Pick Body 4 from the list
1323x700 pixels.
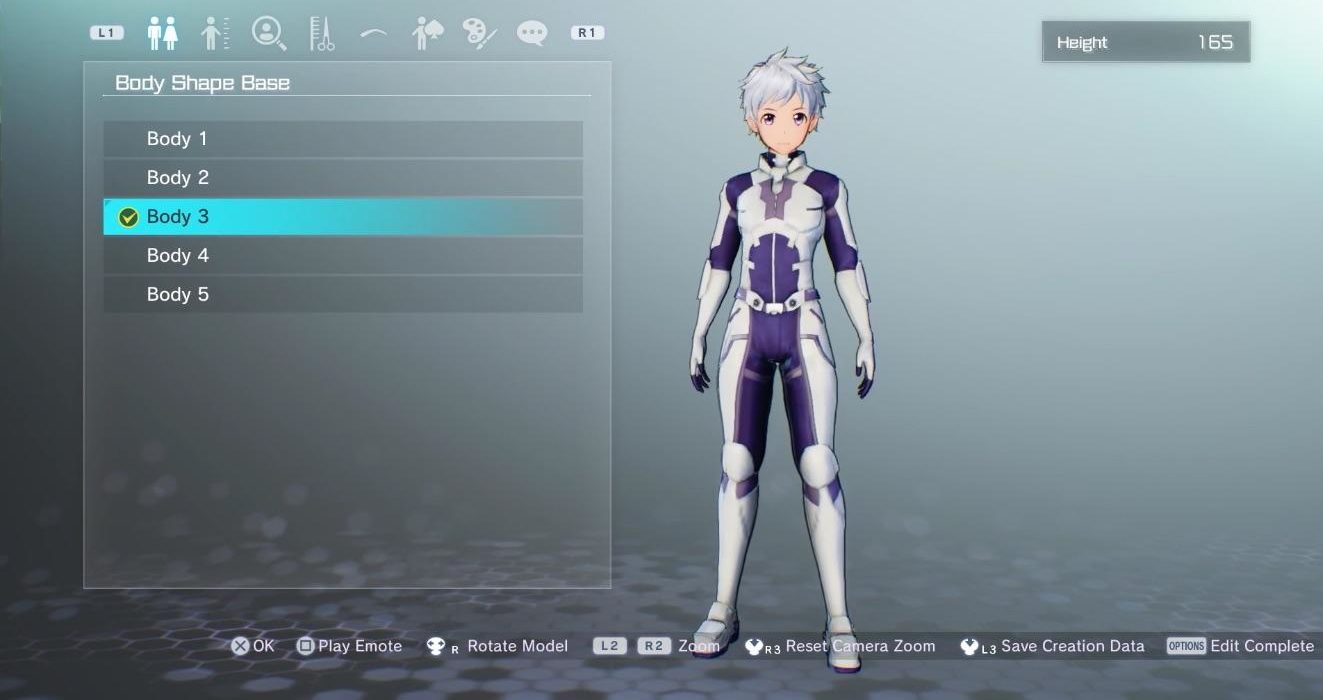[x=342, y=256]
